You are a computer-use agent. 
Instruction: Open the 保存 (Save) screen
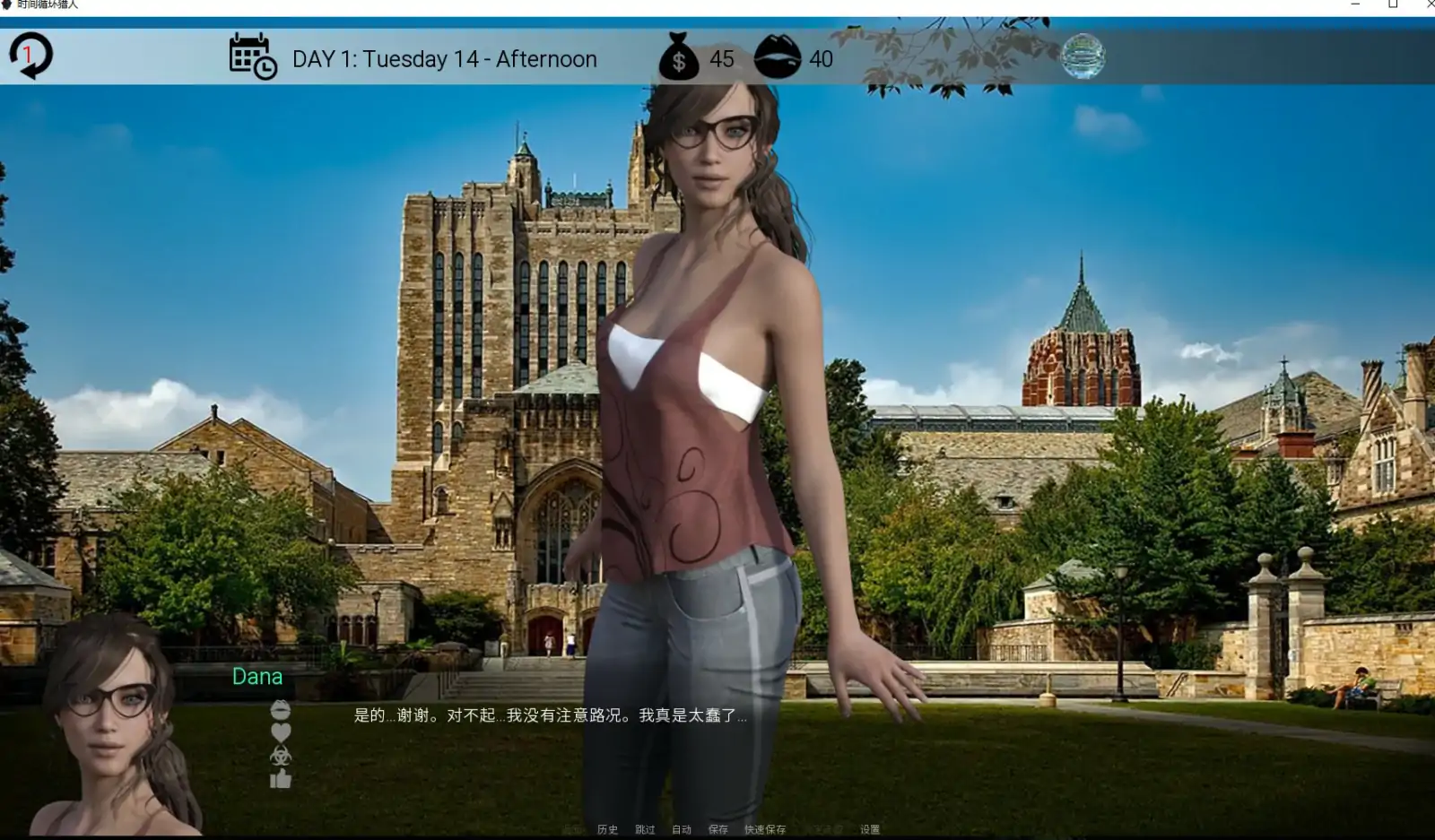(718, 829)
